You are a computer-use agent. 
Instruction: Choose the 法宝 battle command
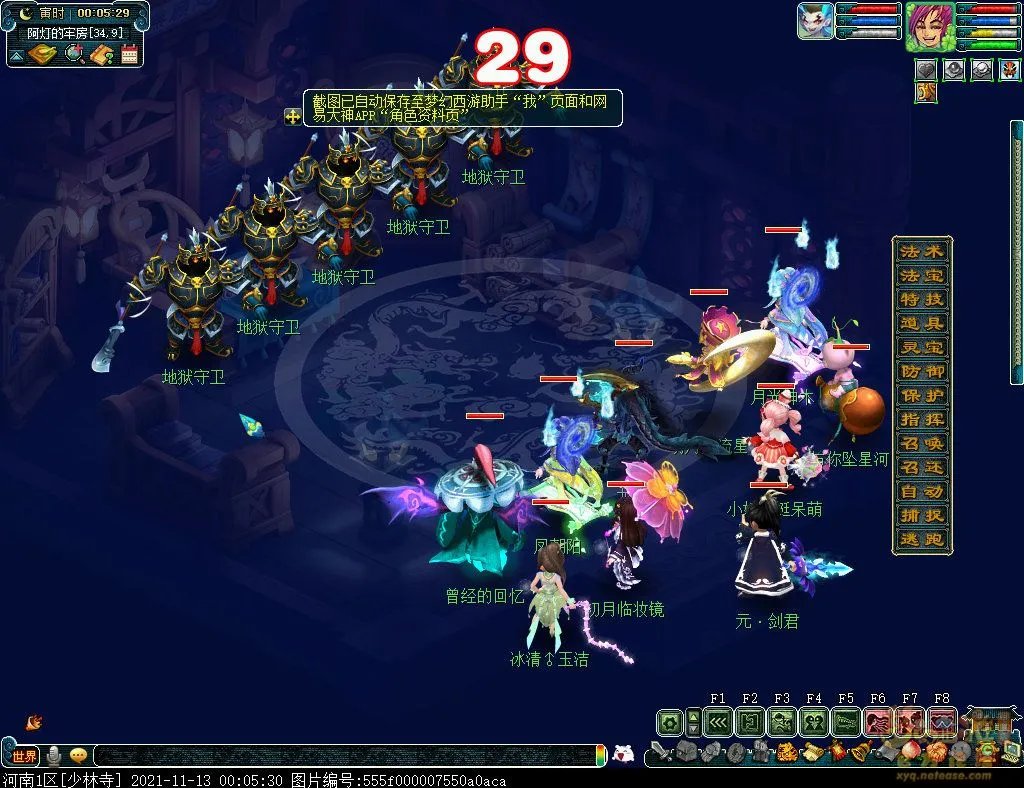coord(922,275)
